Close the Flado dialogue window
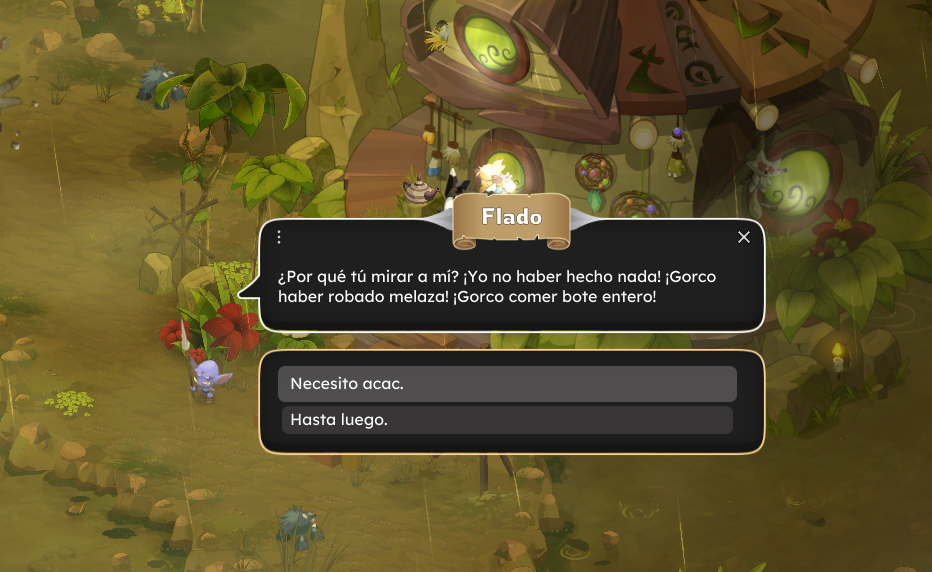The width and height of the screenshot is (932, 572). pyautogui.click(x=743, y=237)
